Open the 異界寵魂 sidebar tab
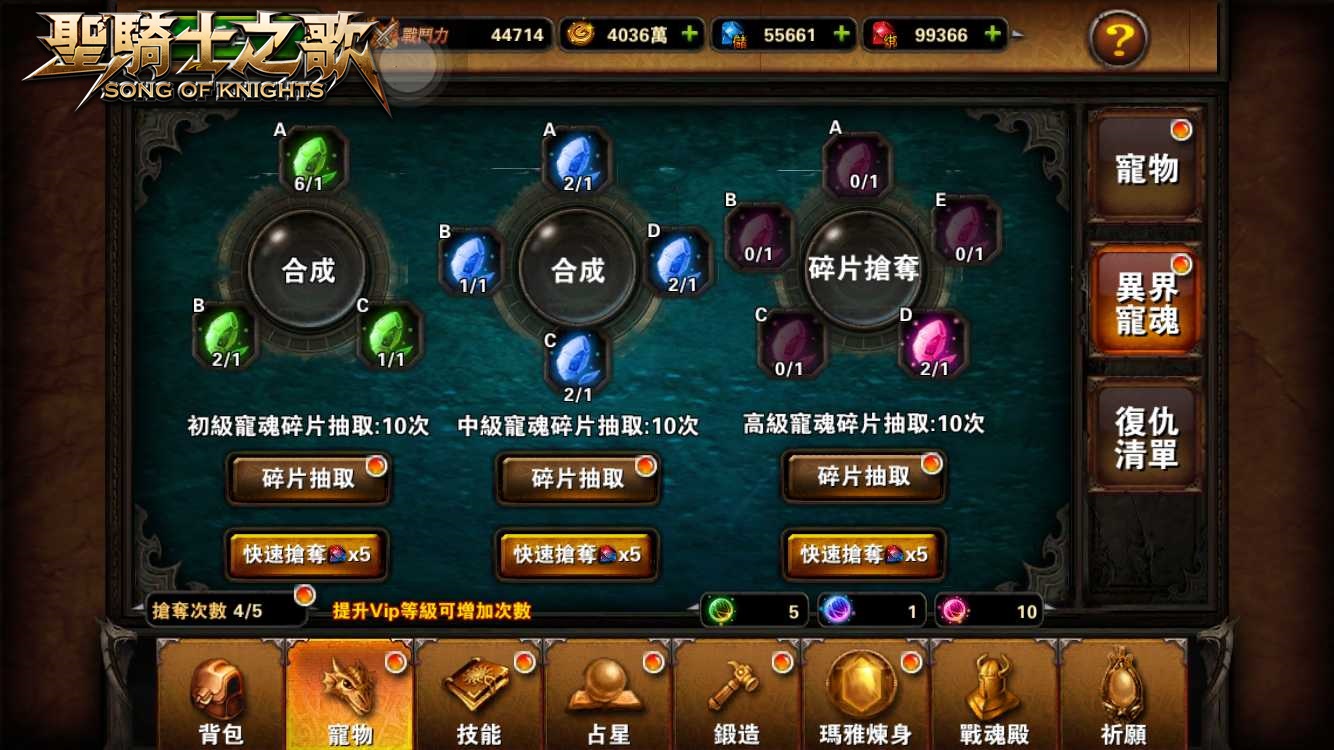This screenshot has width=1334, height=750. (x=1146, y=300)
